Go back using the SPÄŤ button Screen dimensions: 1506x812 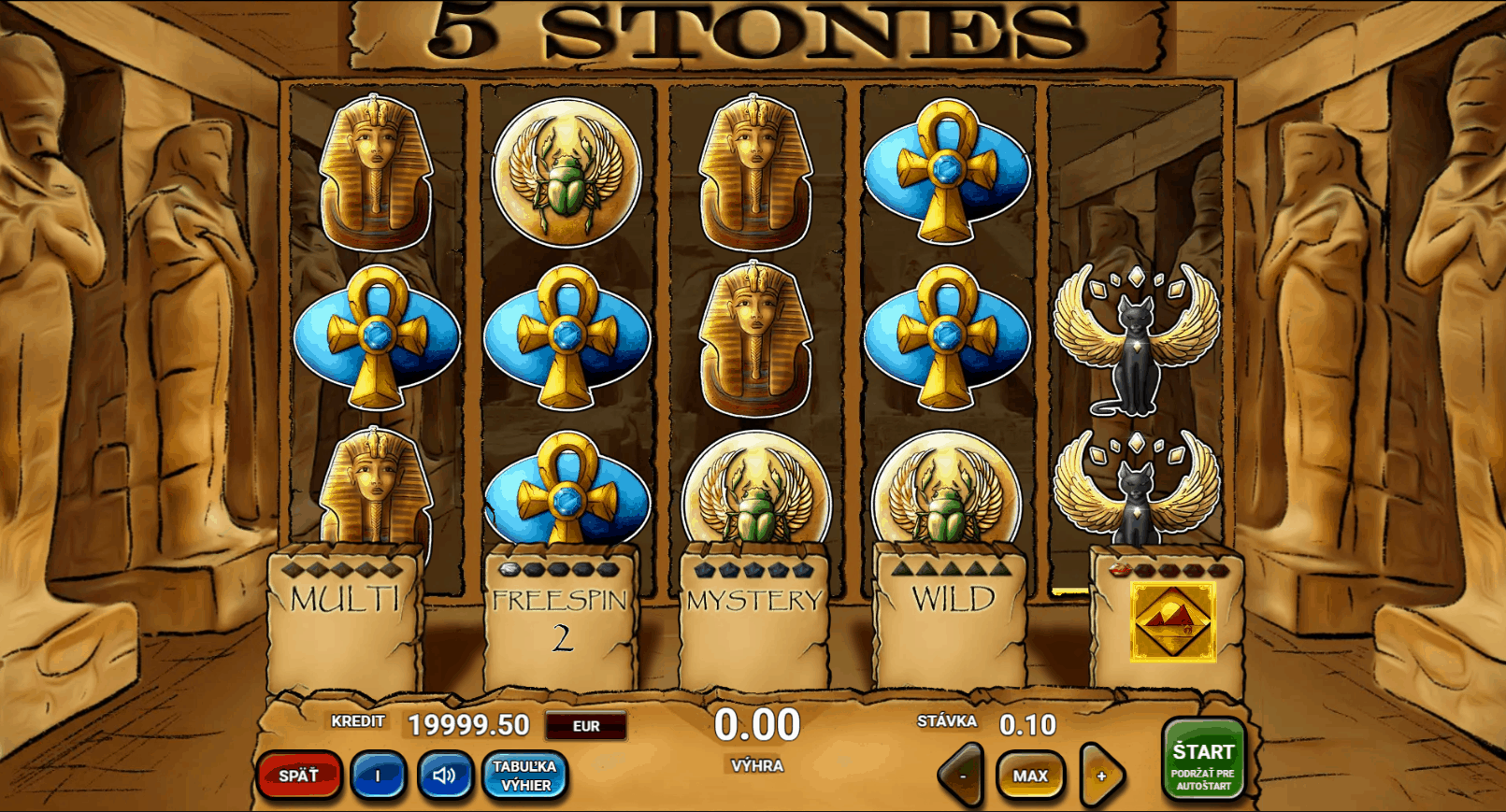coord(299,776)
